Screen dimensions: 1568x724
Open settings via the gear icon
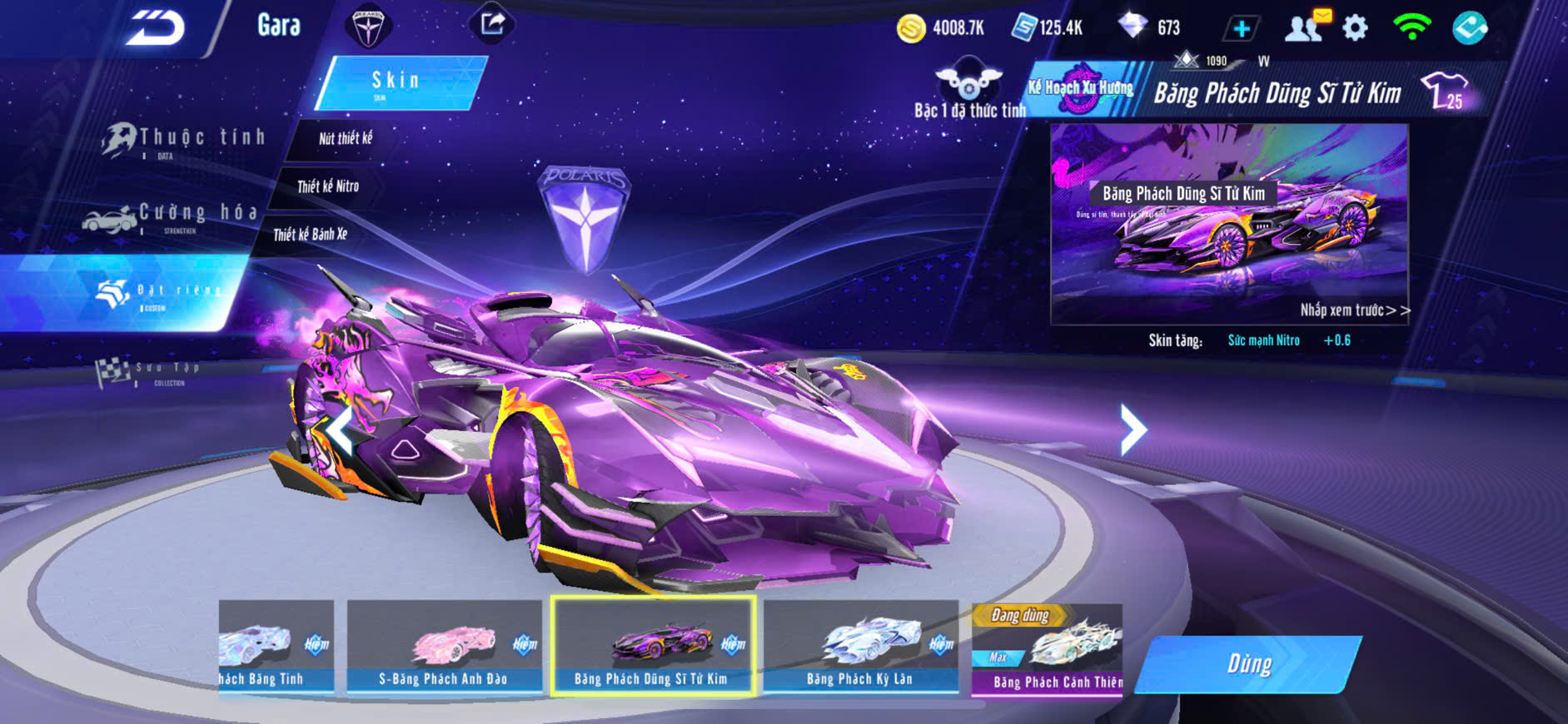coord(1355,28)
